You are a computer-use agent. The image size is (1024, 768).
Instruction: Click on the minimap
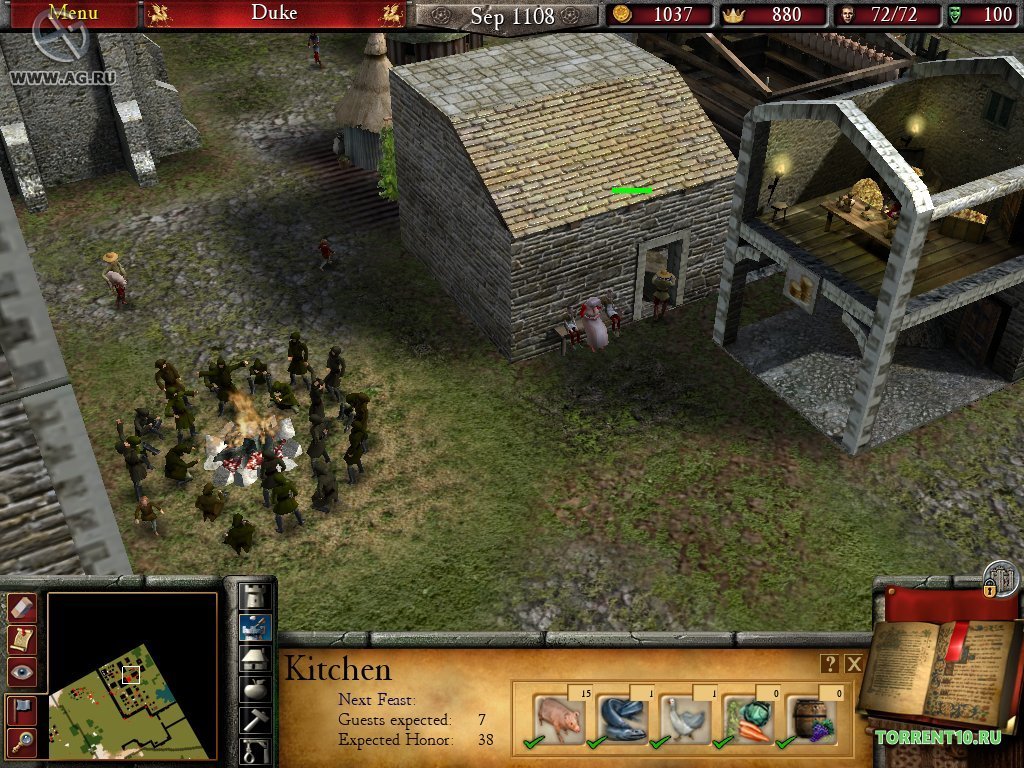[131, 675]
